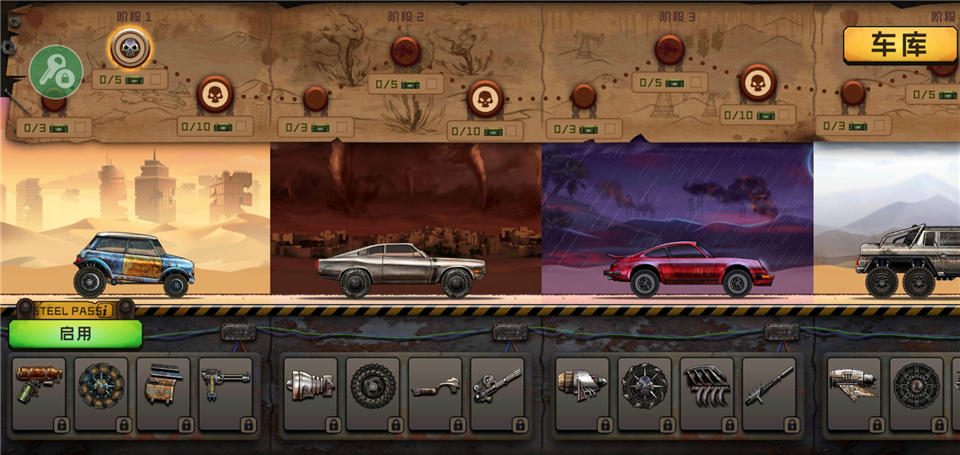
Task: Select the highlighted skull node in stage 1
Action: tap(130, 46)
